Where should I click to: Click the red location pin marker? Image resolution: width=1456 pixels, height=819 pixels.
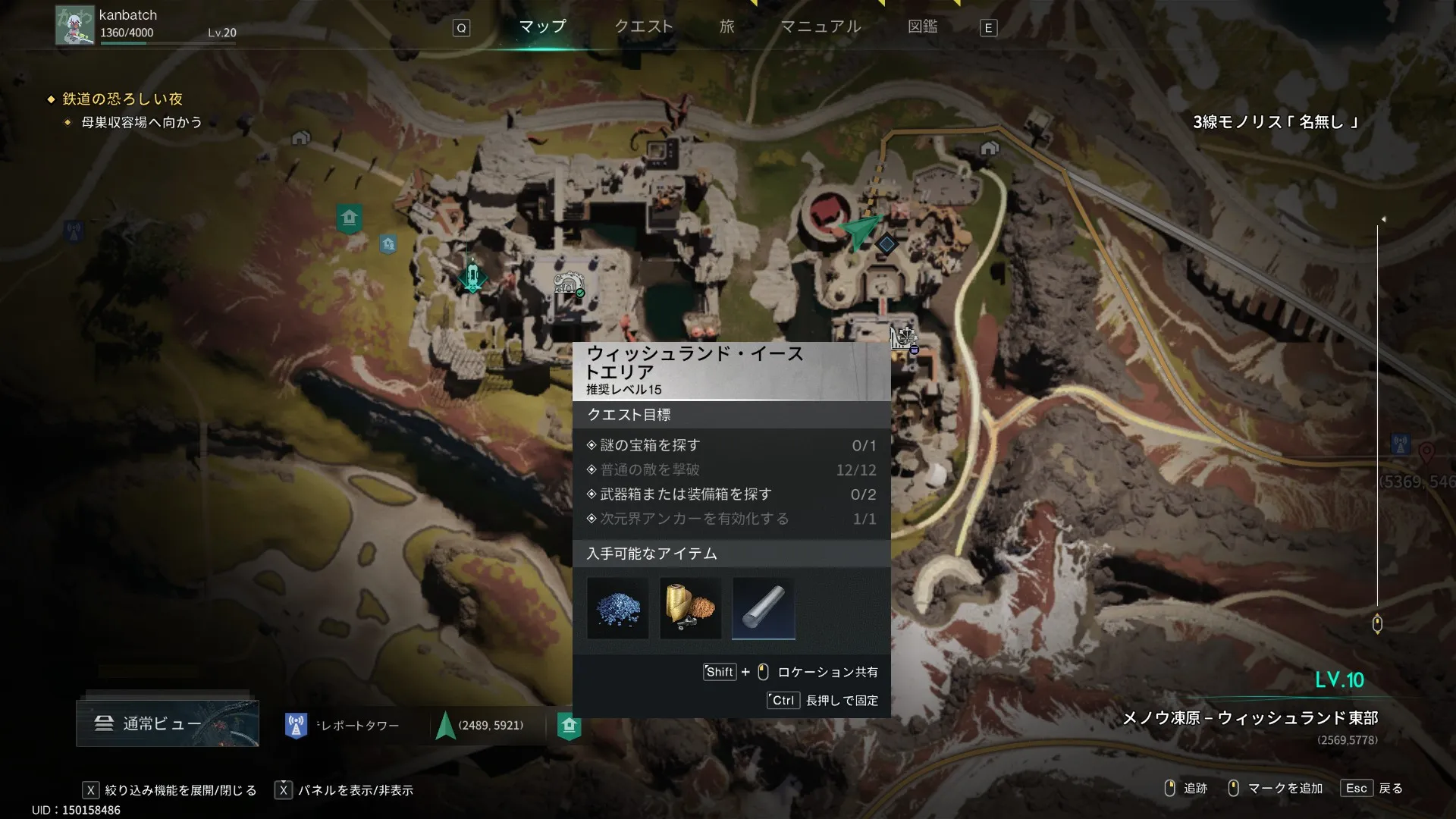coord(1426,452)
